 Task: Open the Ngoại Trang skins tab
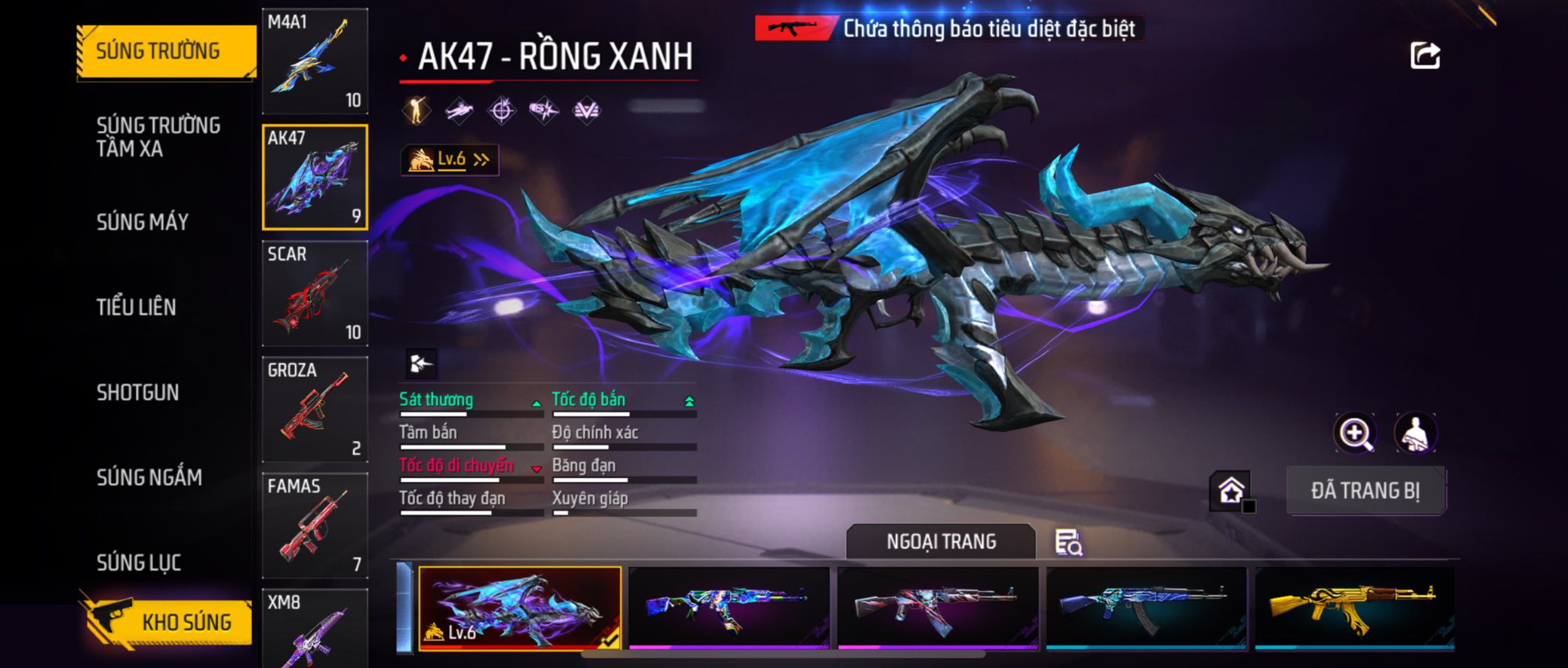pyautogui.click(x=941, y=541)
